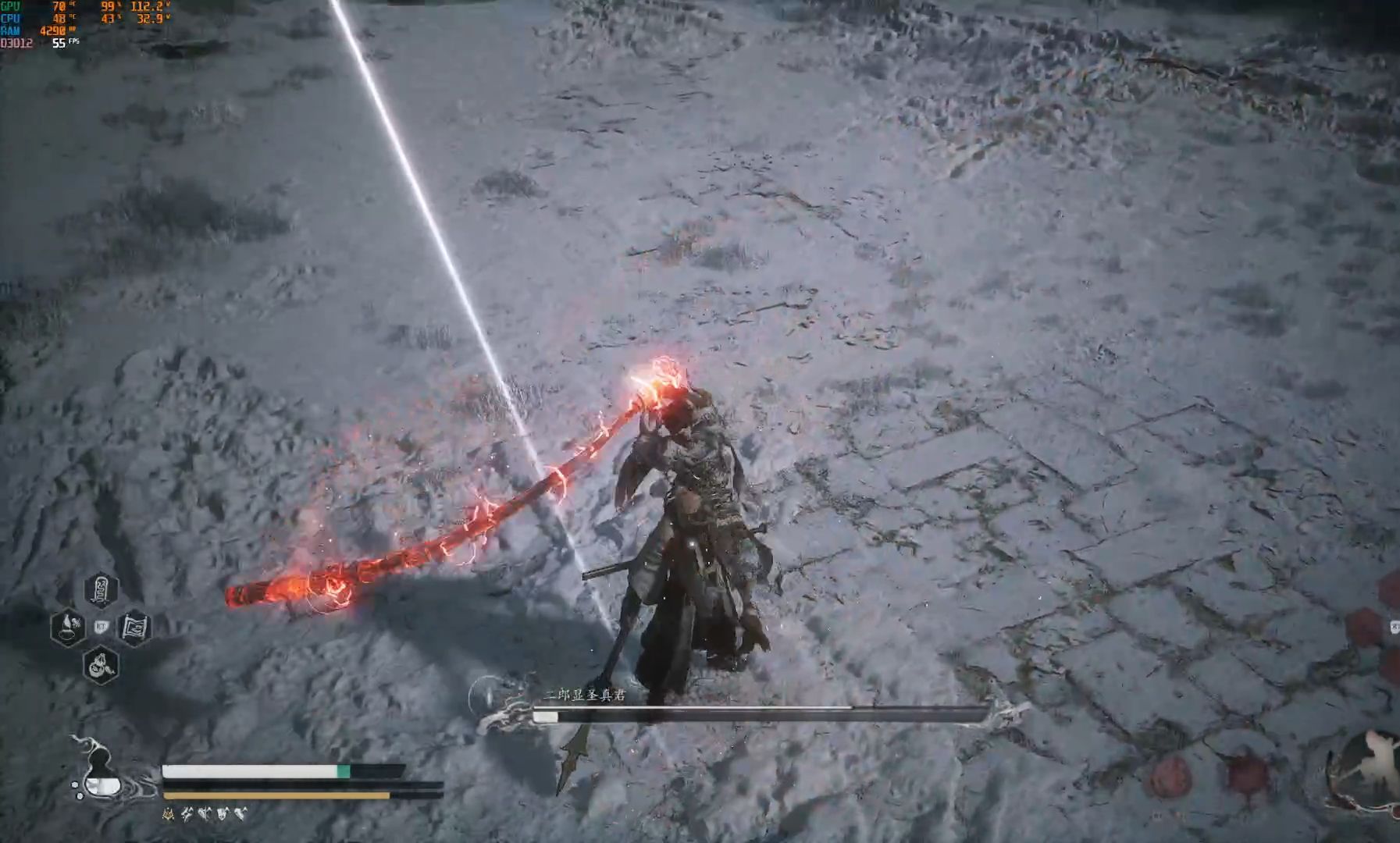Activate the incense burner spell hexagon
Image resolution: width=1400 pixels, height=843 pixels.
[x=68, y=626]
